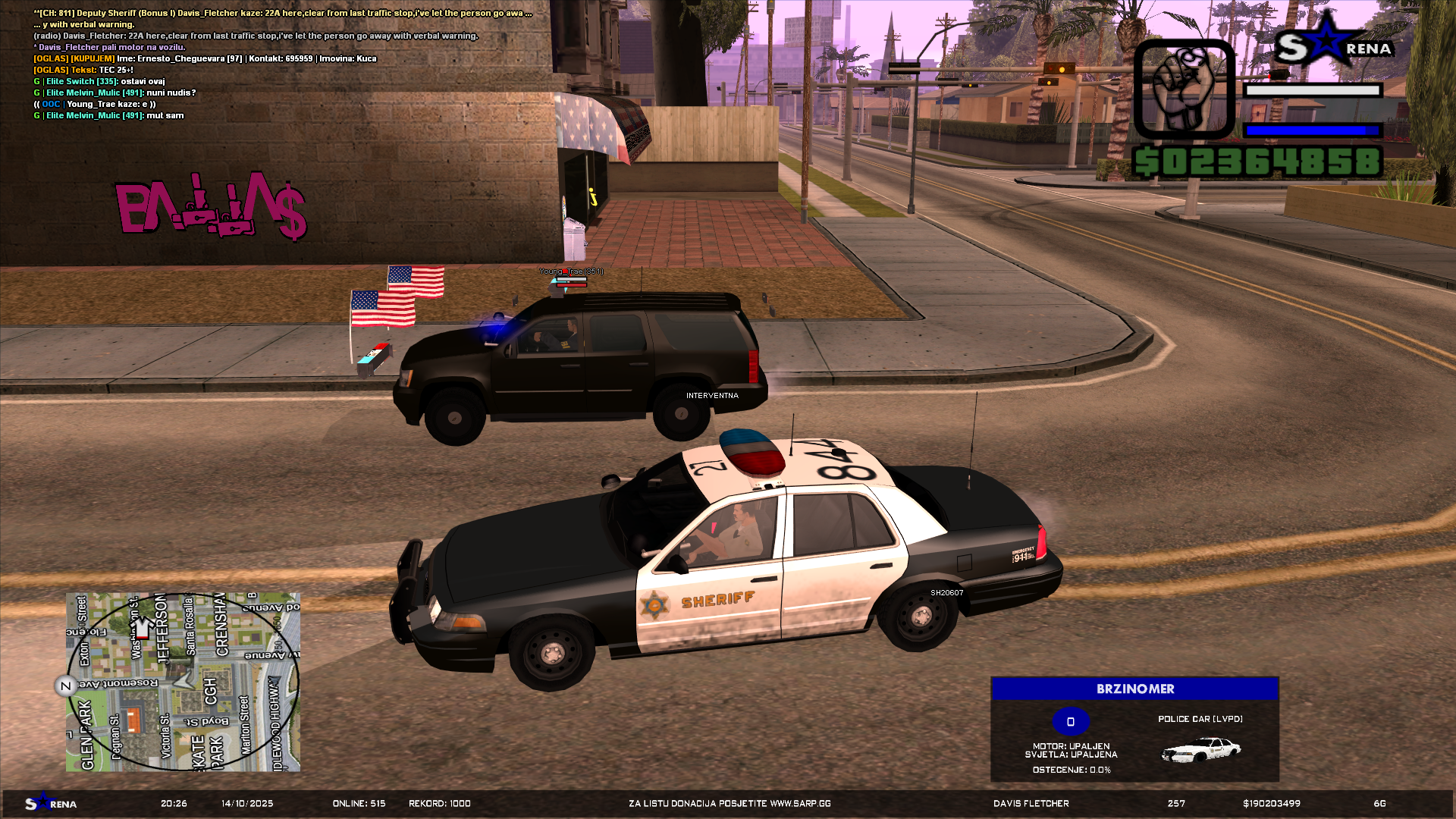This screenshot has height=819, width=1456.
Task: Click the SARENA star logo top right
Action: point(1333,47)
